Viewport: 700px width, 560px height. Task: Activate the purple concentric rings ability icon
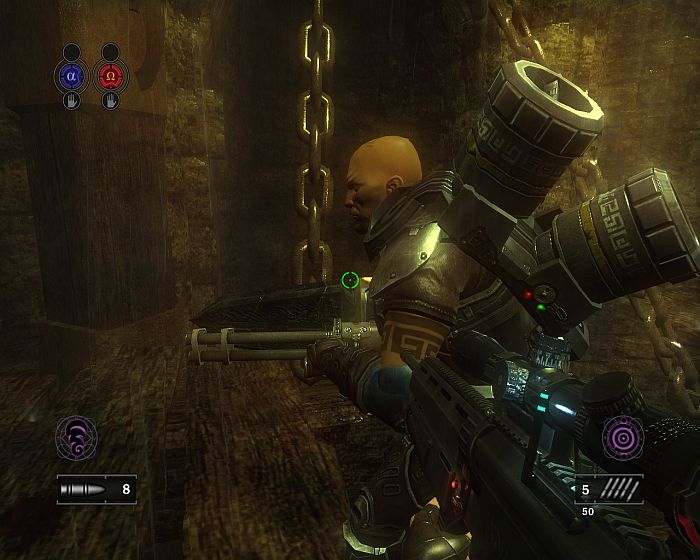coord(621,437)
